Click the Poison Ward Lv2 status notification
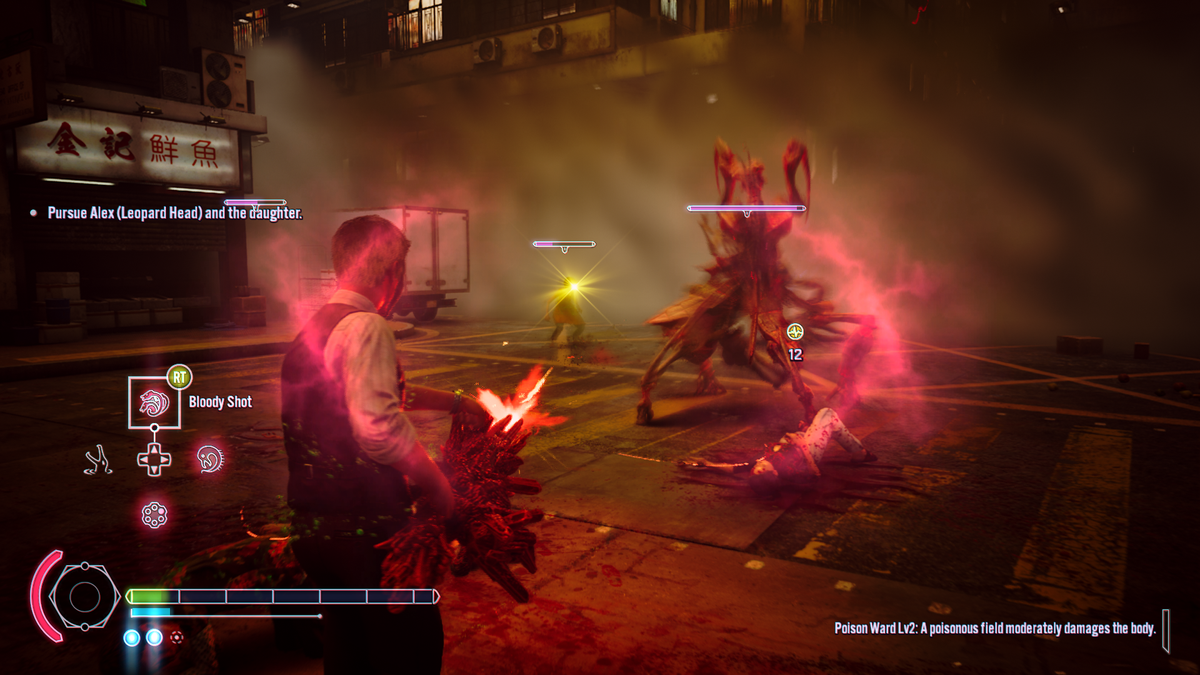The image size is (1200, 675). tap(995, 628)
